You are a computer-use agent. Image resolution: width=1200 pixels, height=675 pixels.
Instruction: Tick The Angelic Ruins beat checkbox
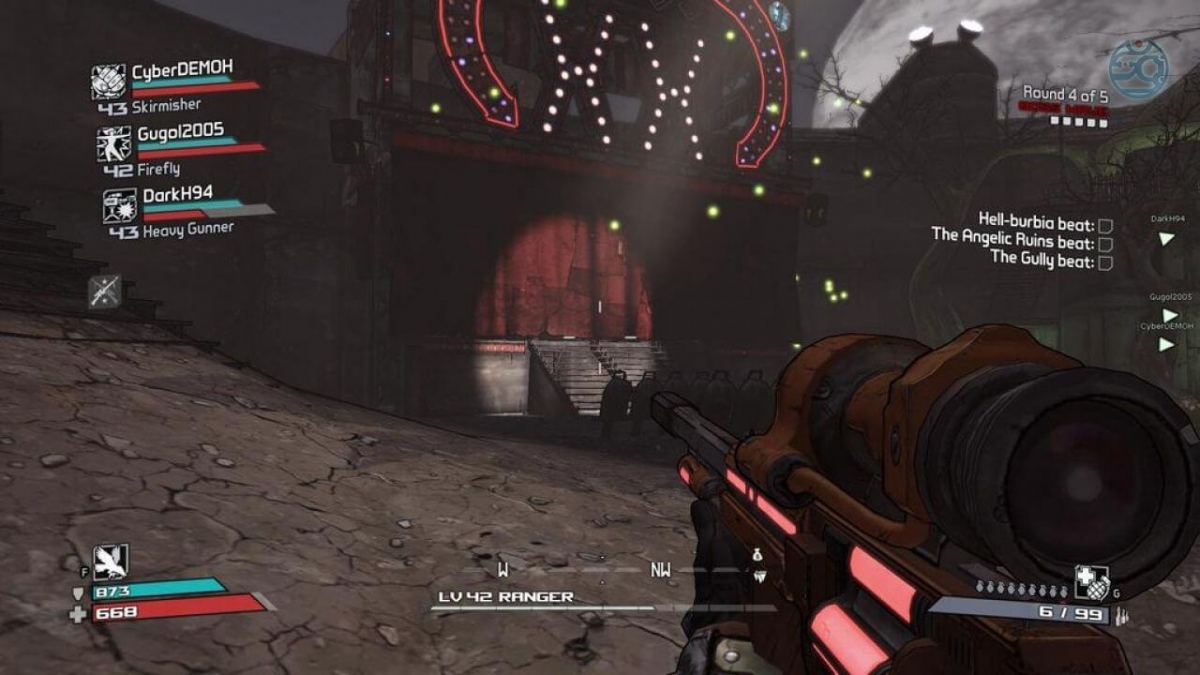[1105, 244]
